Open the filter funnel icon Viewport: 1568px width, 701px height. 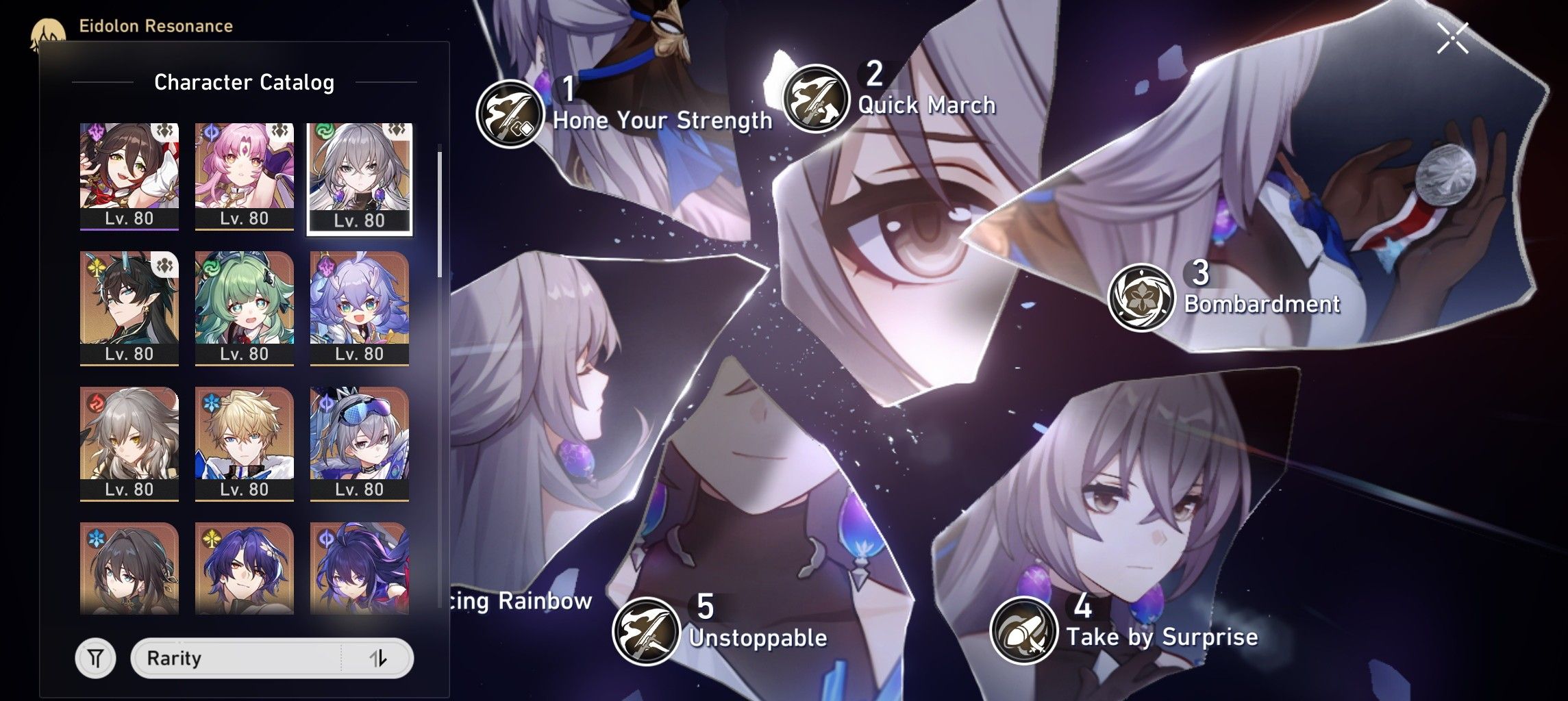point(97,658)
